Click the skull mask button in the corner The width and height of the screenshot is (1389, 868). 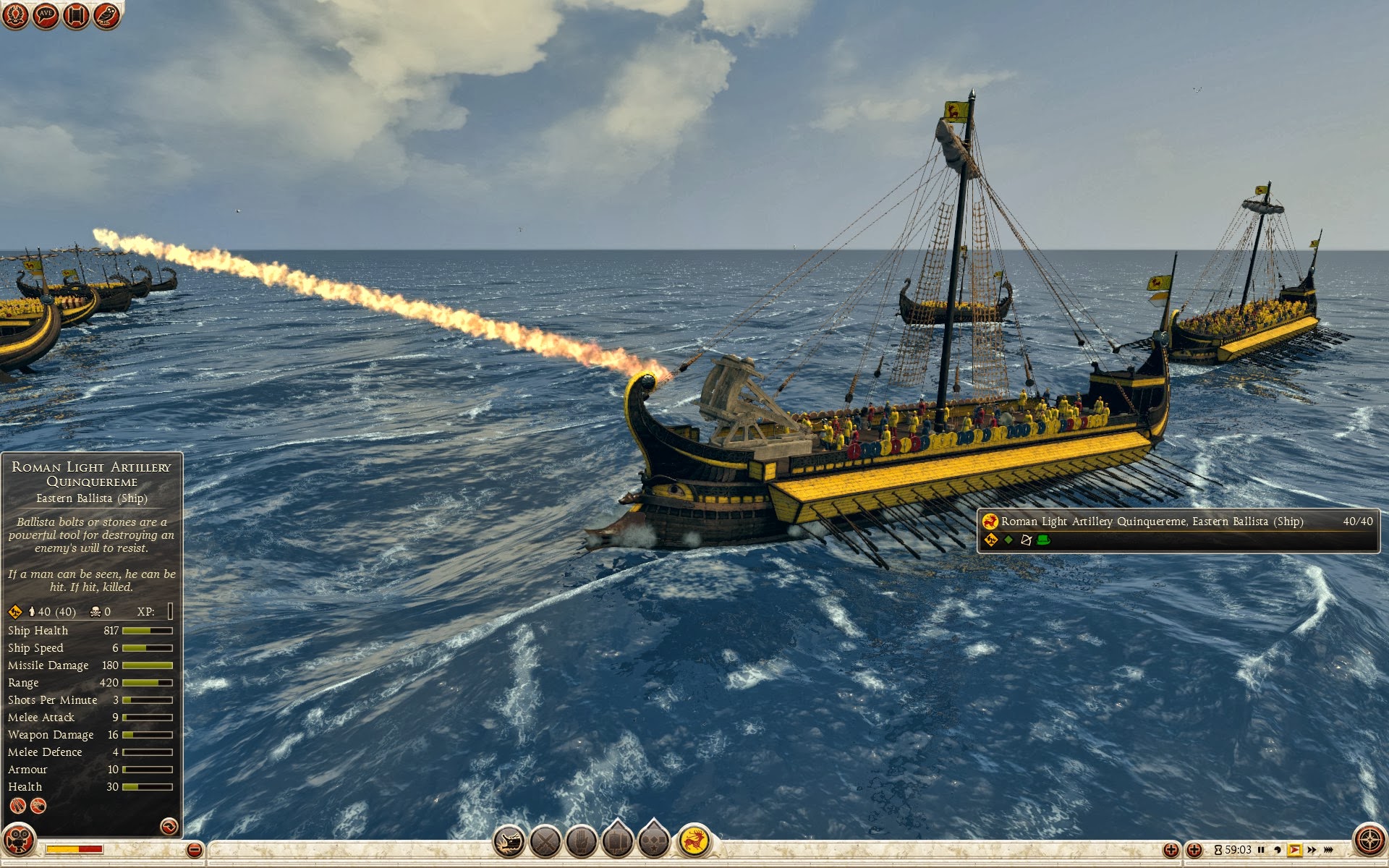19,841
